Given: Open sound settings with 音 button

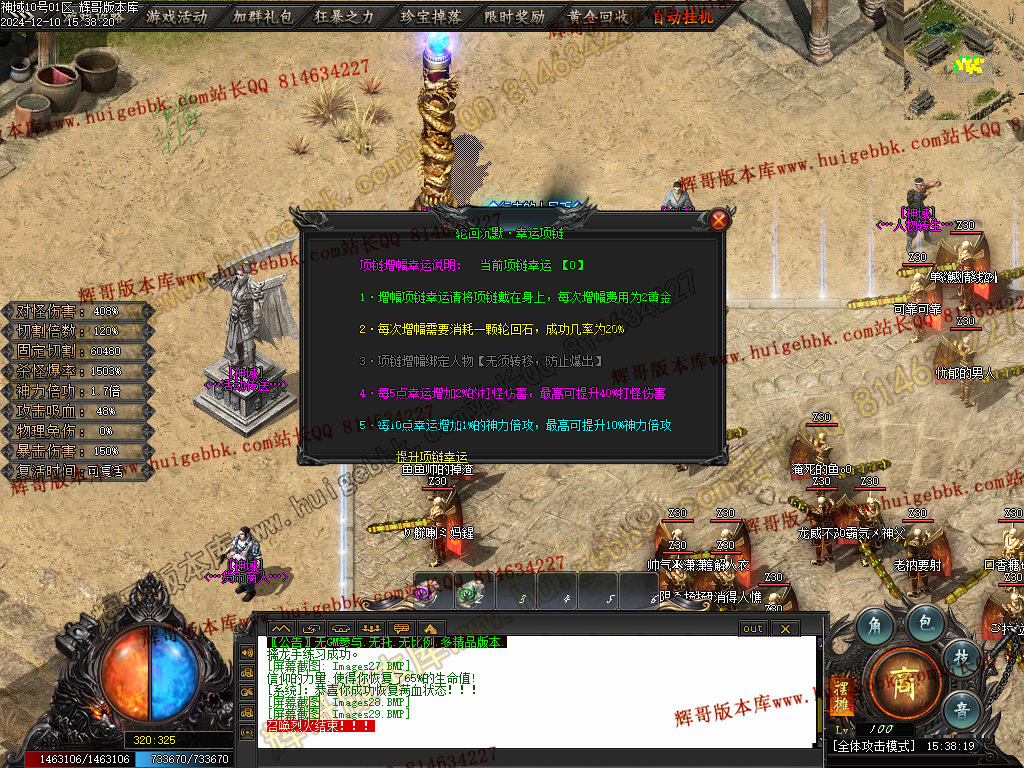Looking at the screenshot, I should (961, 708).
